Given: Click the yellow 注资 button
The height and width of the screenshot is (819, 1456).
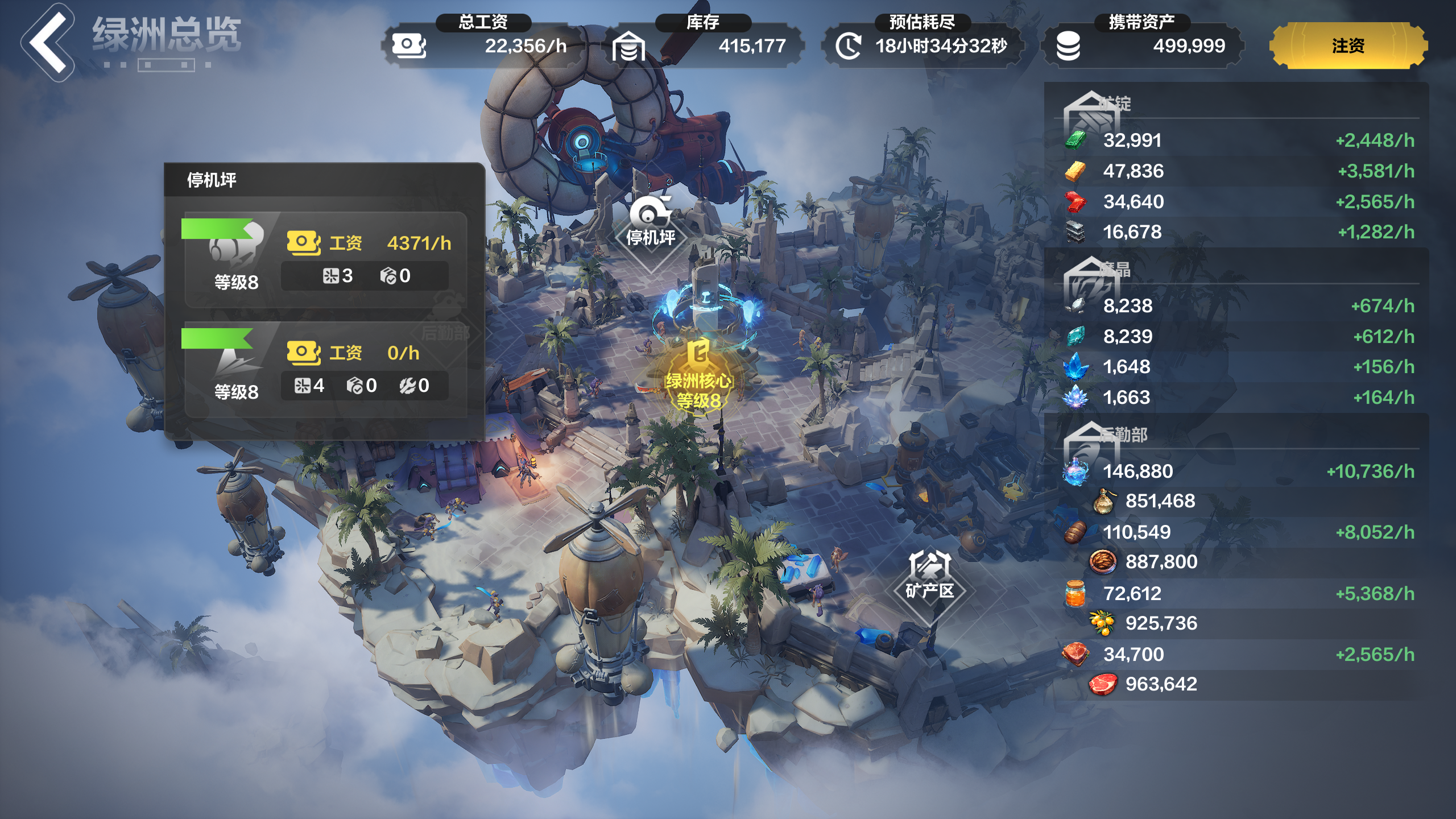Looking at the screenshot, I should [1347, 45].
